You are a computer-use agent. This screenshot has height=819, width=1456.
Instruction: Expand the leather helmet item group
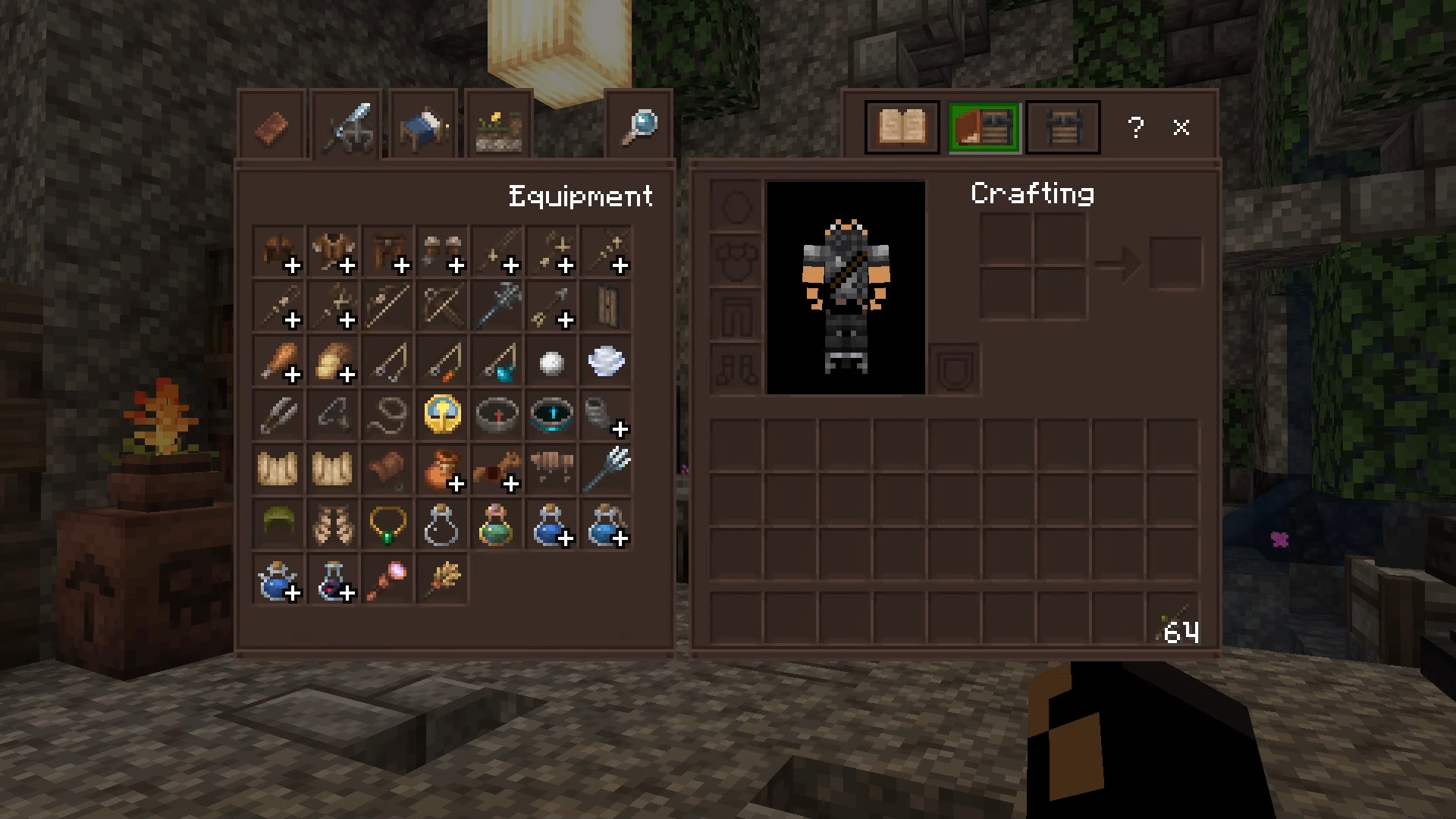pyautogui.click(x=279, y=252)
